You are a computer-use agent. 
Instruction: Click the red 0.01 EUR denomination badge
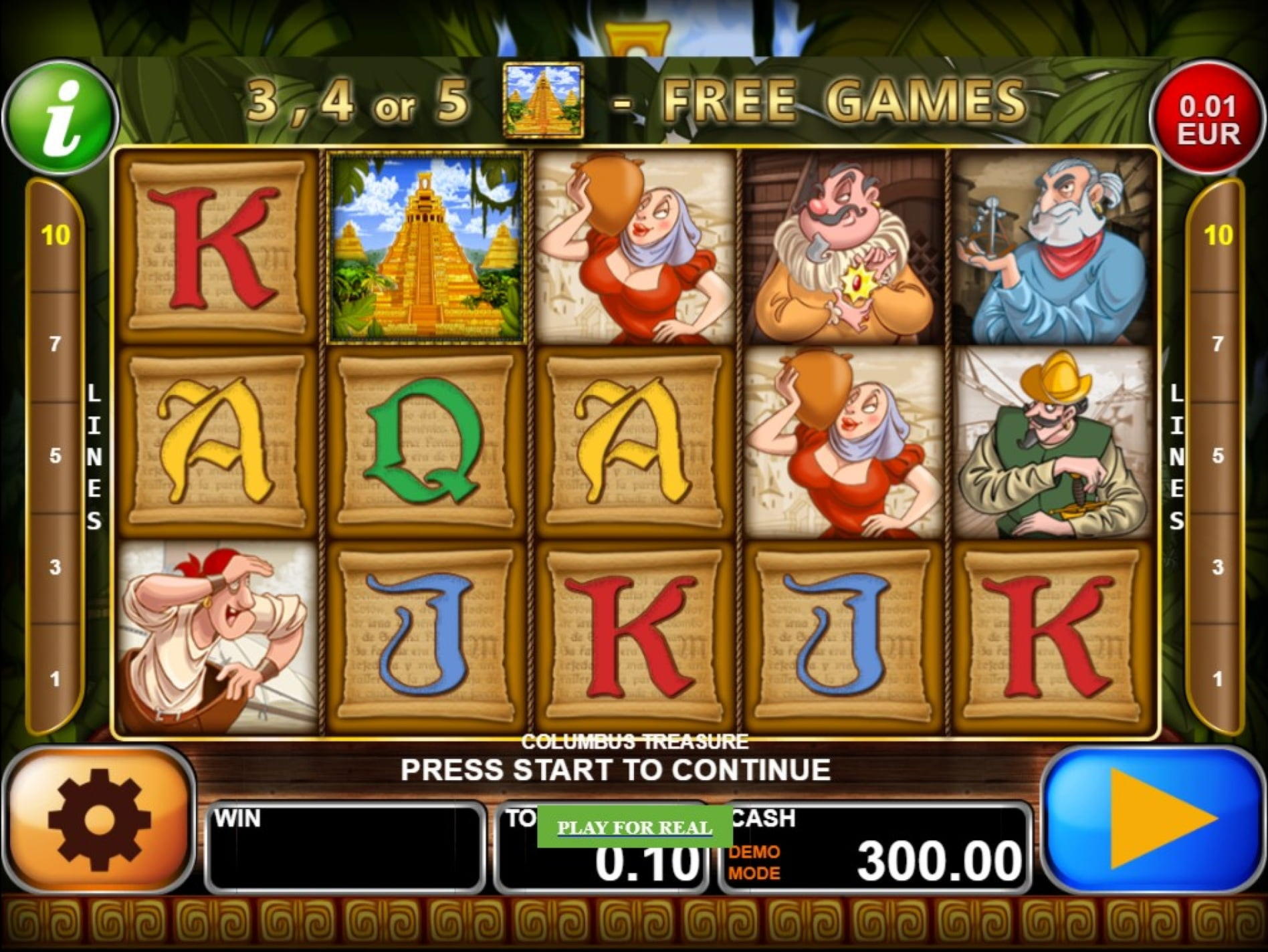pyautogui.click(x=1207, y=110)
